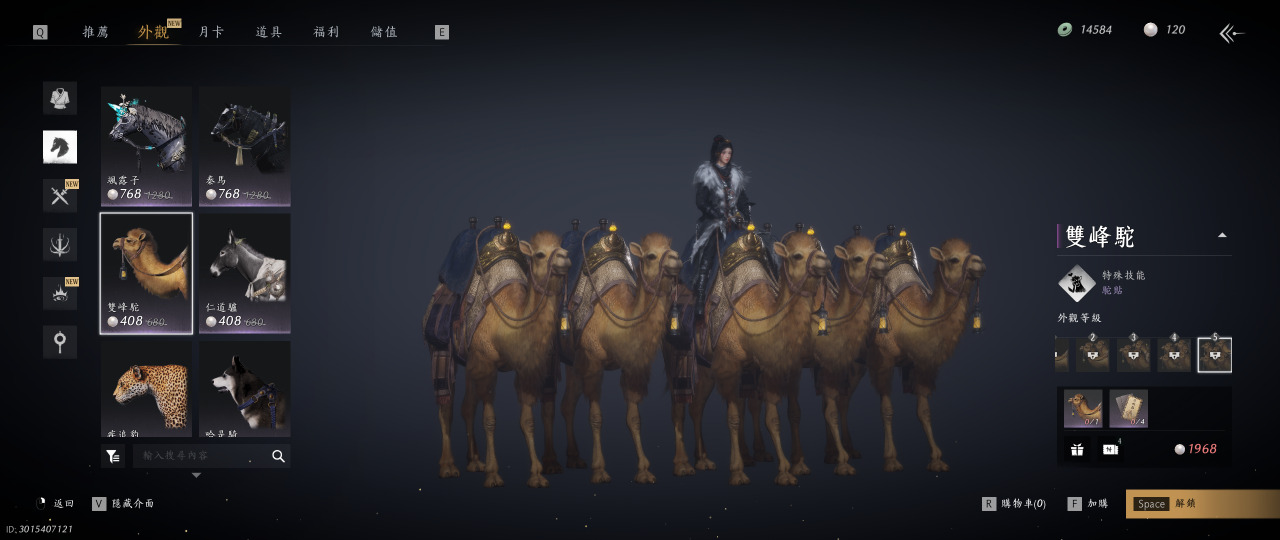Open the filter list button
This screenshot has width=1280, height=540.
[113, 456]
